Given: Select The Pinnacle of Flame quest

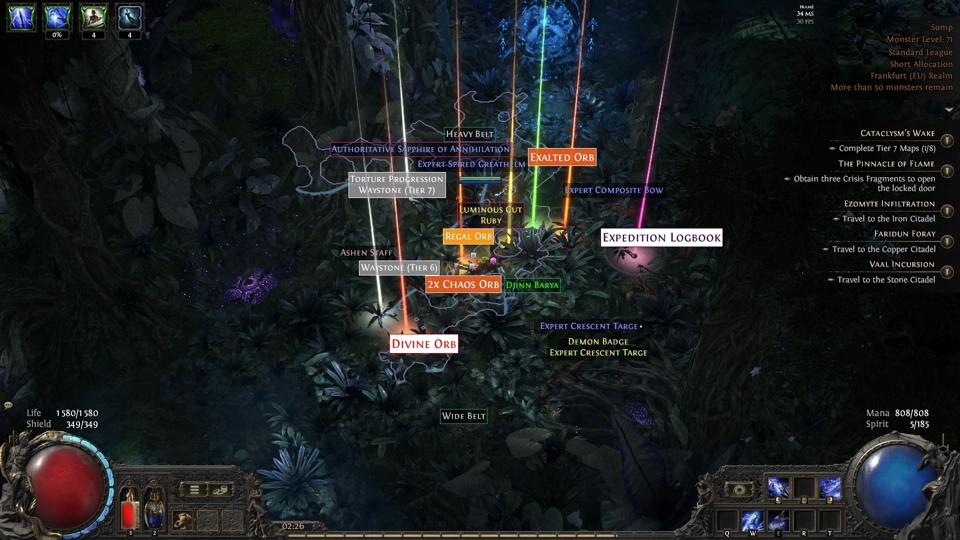Looking at the screenshot, I should 886,163.
